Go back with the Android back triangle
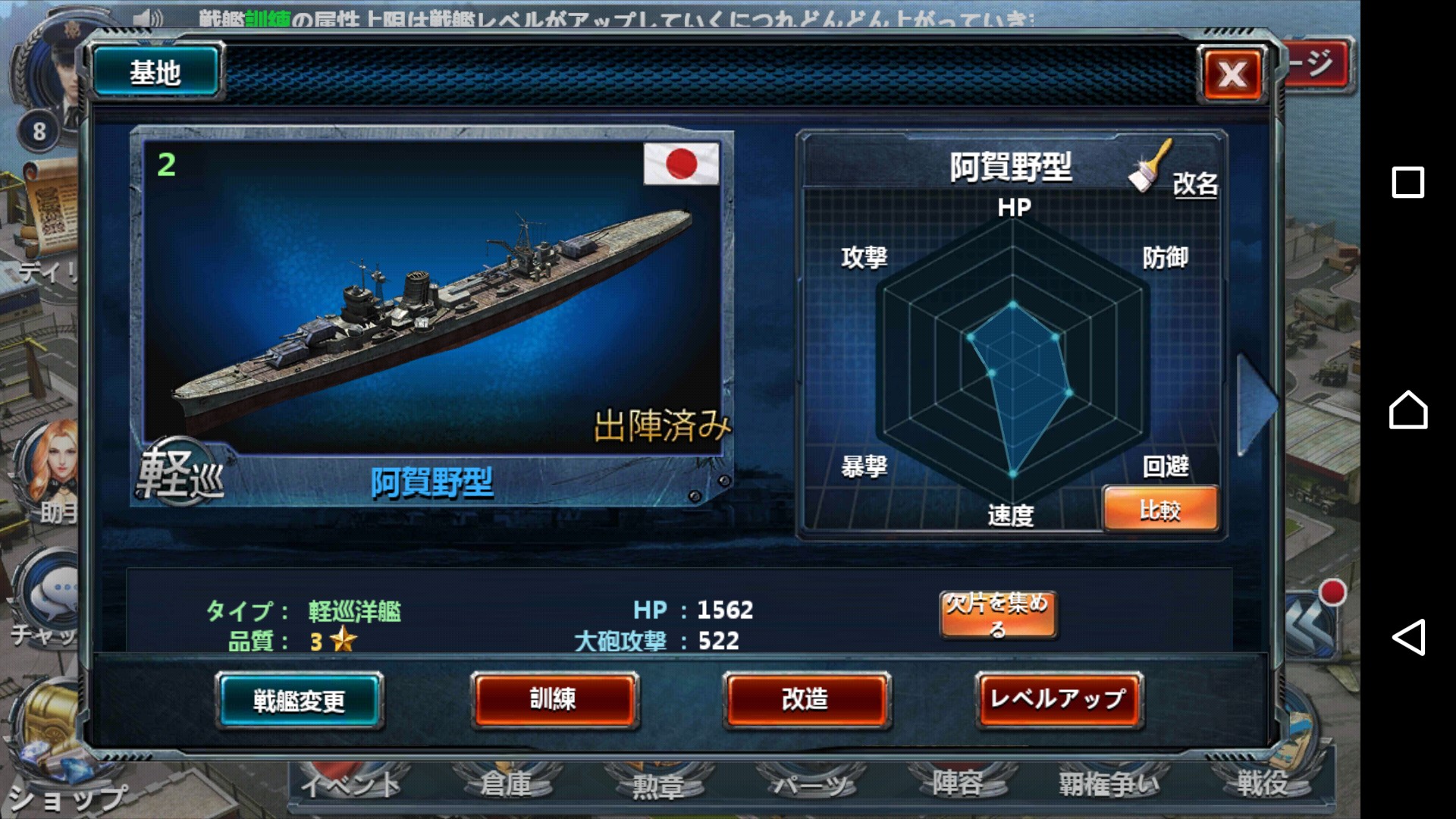The image size is (1456, 819). [1407, 637]
